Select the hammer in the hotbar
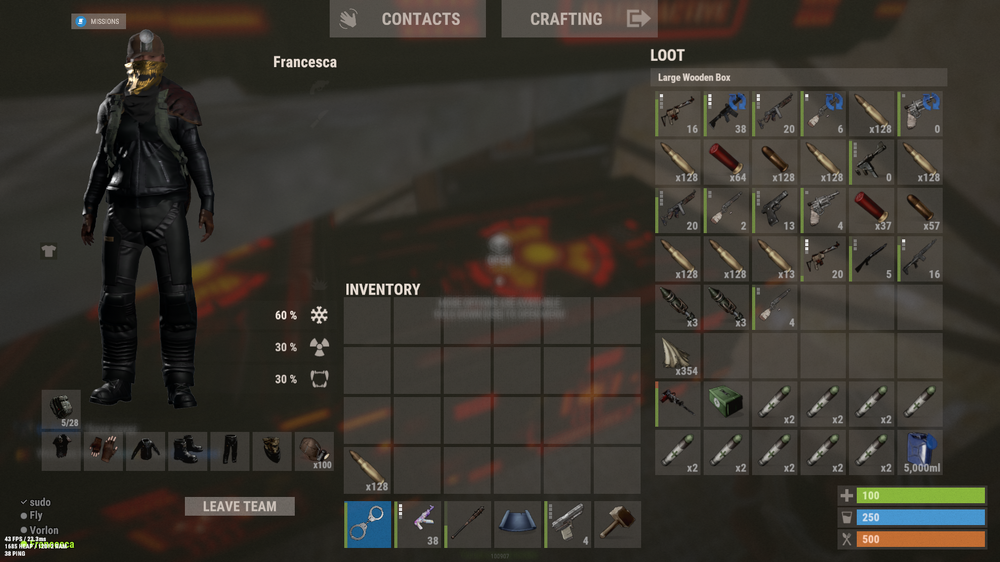Viewport: 1000px width, 562px height. (618, 525)
